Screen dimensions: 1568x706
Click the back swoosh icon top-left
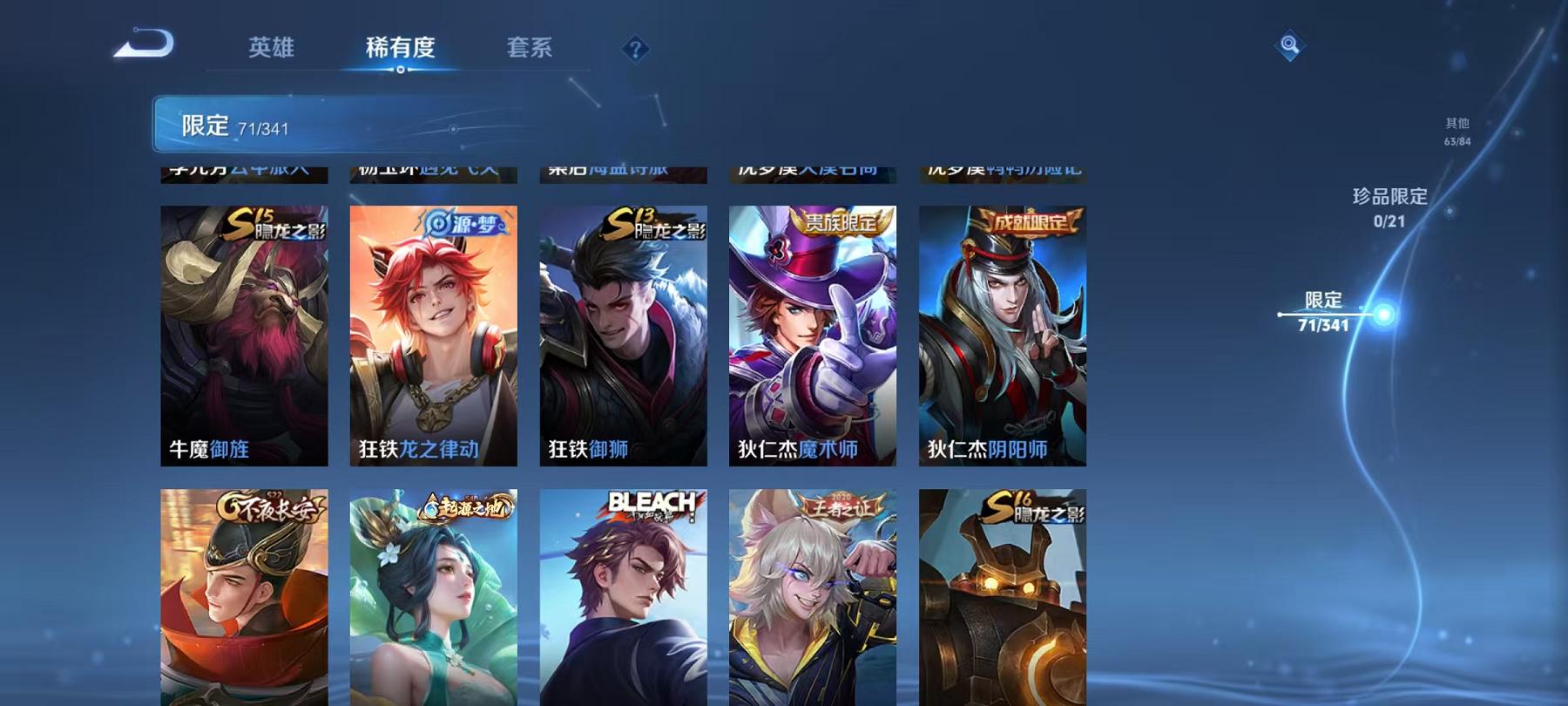(x=145, y=41)
